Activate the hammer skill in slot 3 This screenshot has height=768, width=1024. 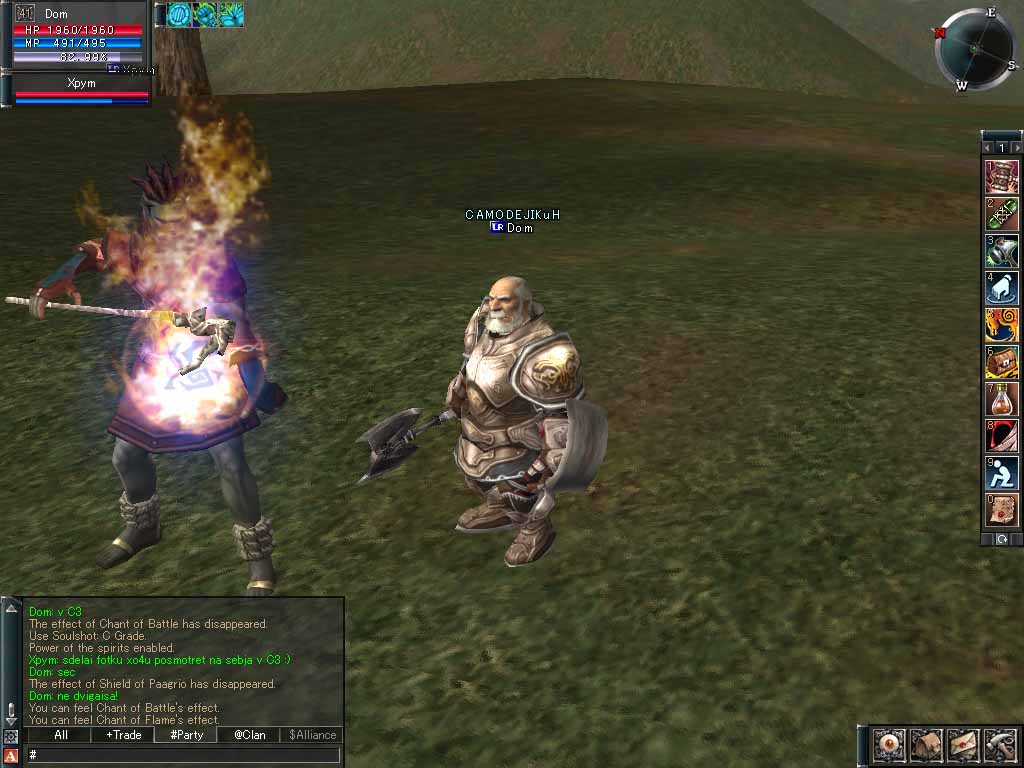point(1002,251)
